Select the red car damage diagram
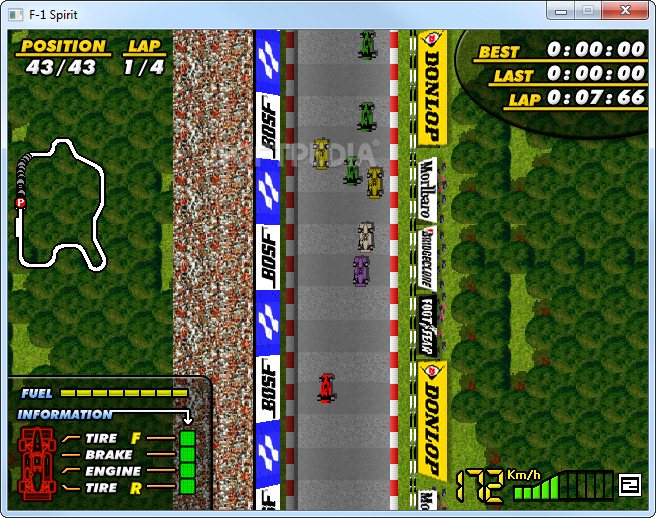The width and height of the screenshot is (656, 518). click(38, 463)
